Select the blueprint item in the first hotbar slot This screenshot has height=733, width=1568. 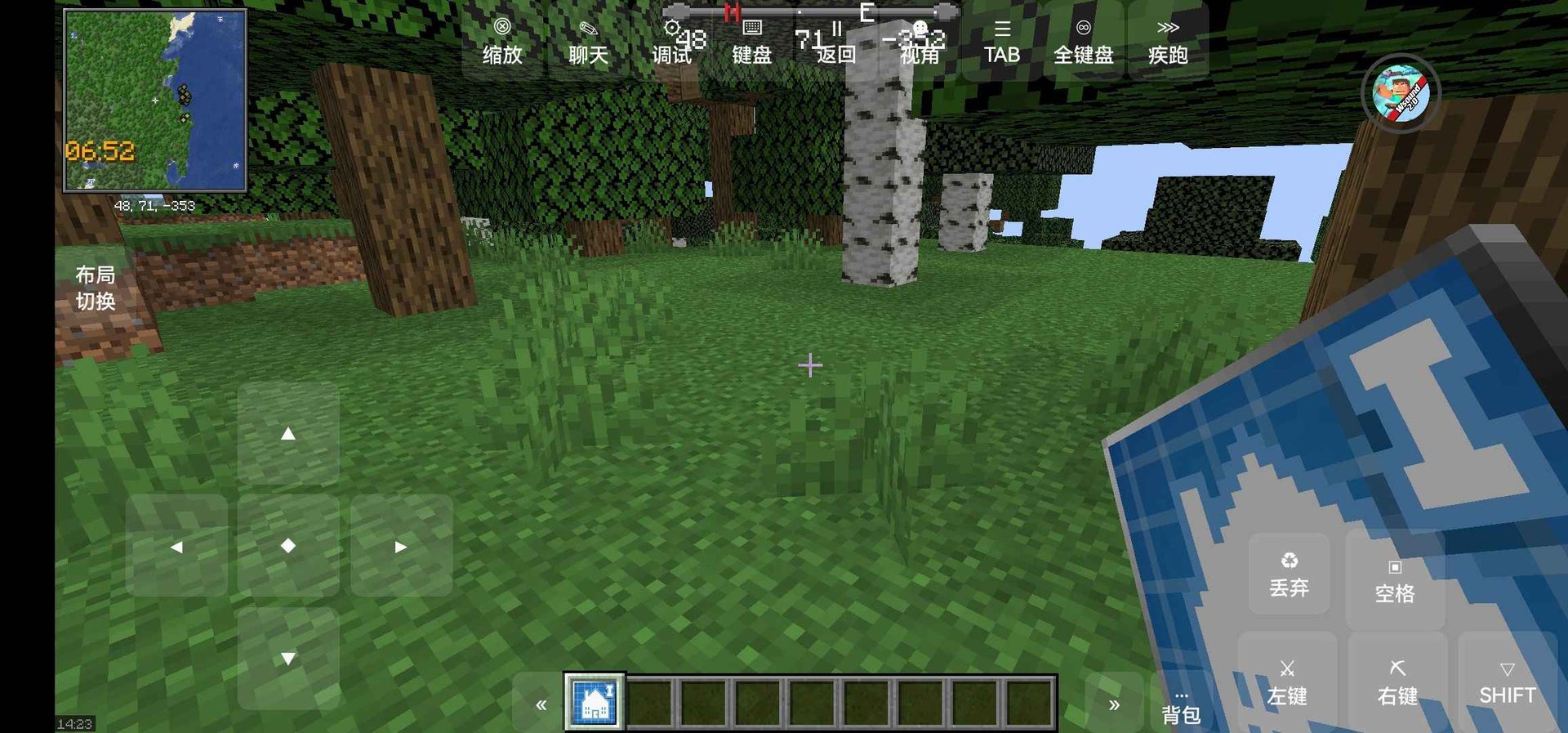point(595,701)
